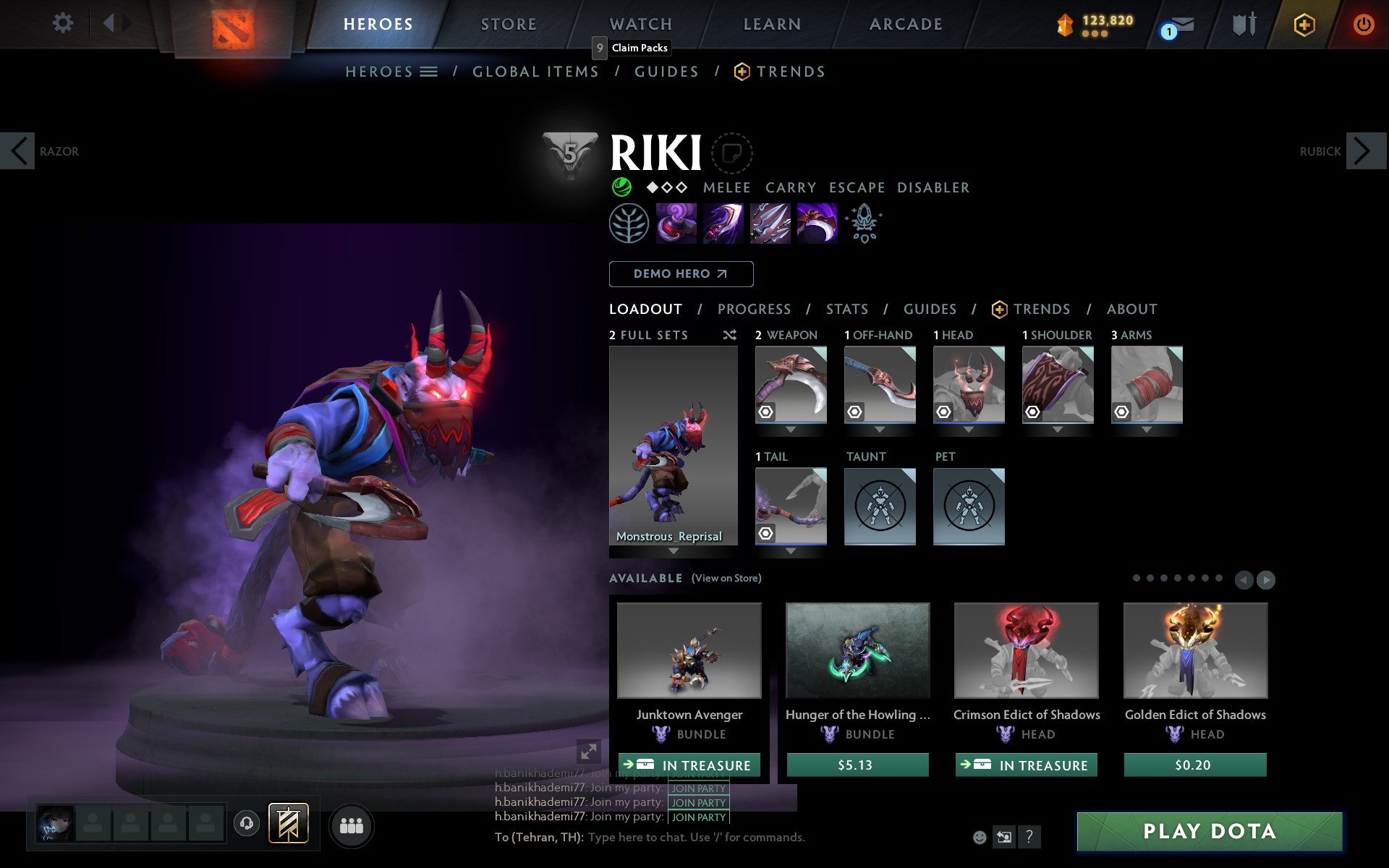Click the question mark help icon
Viewport: 1389px width, 868px height.
1029,838
